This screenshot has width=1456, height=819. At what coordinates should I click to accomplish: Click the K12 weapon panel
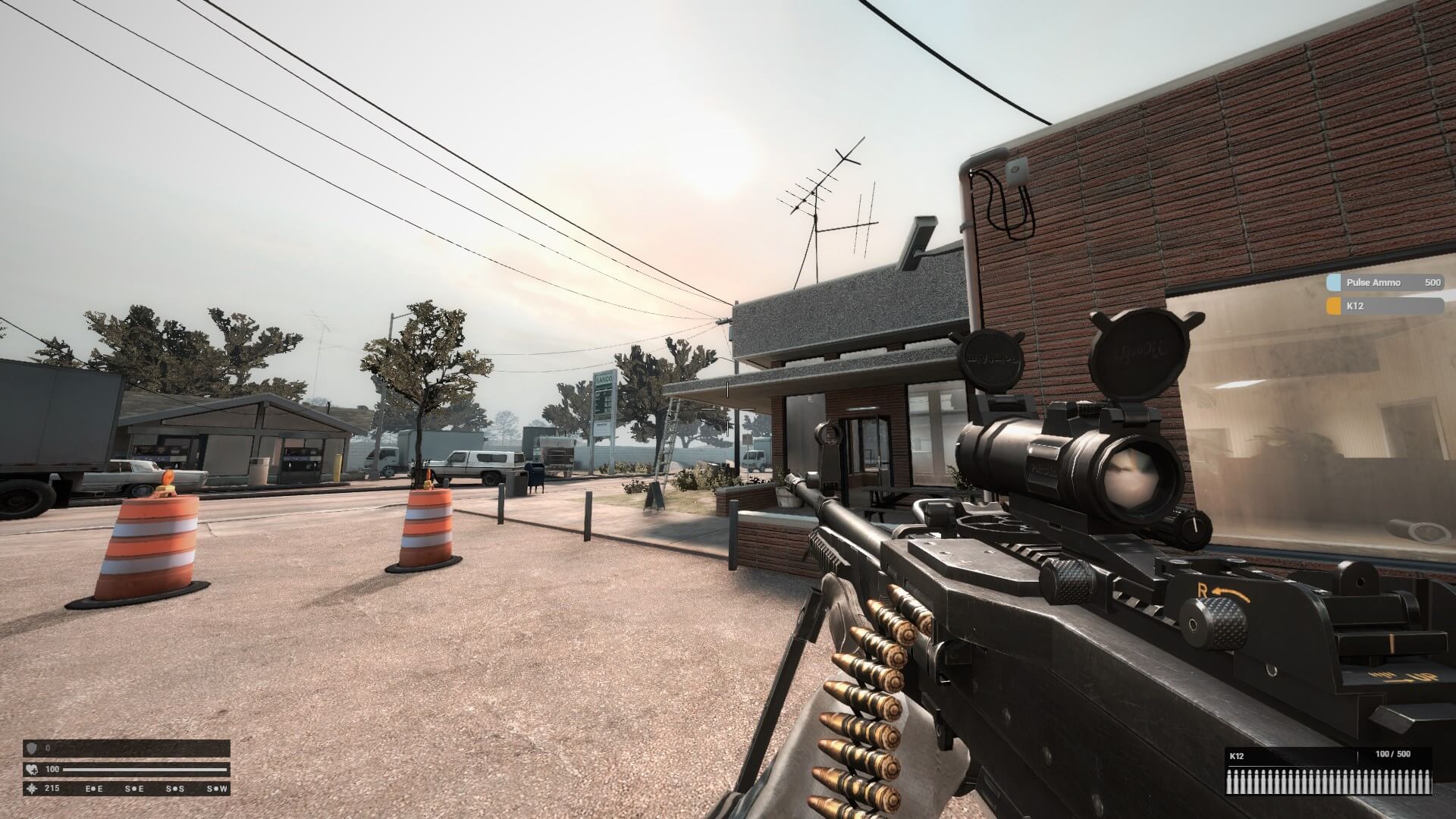(1328, 771)
